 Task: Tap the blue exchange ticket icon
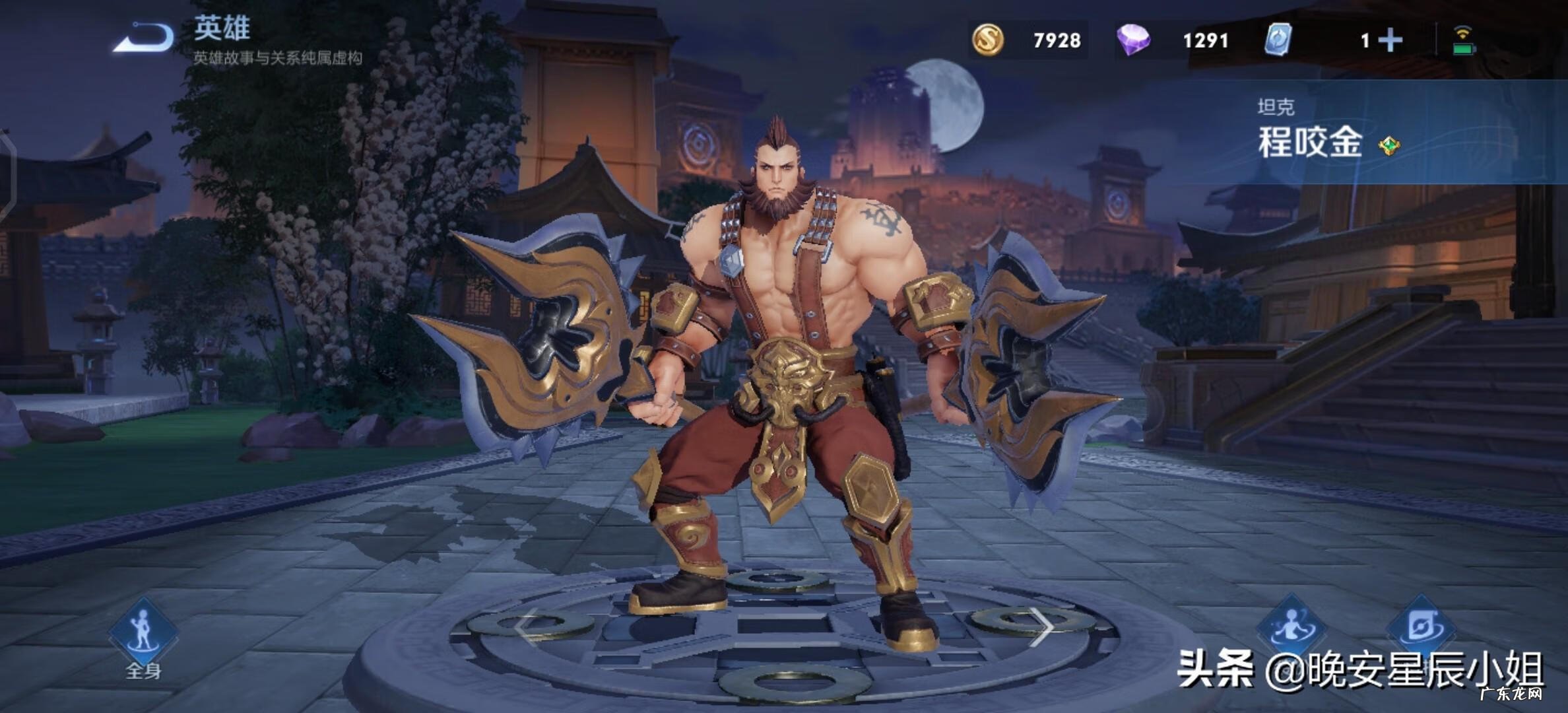(x=1278, y=40)
